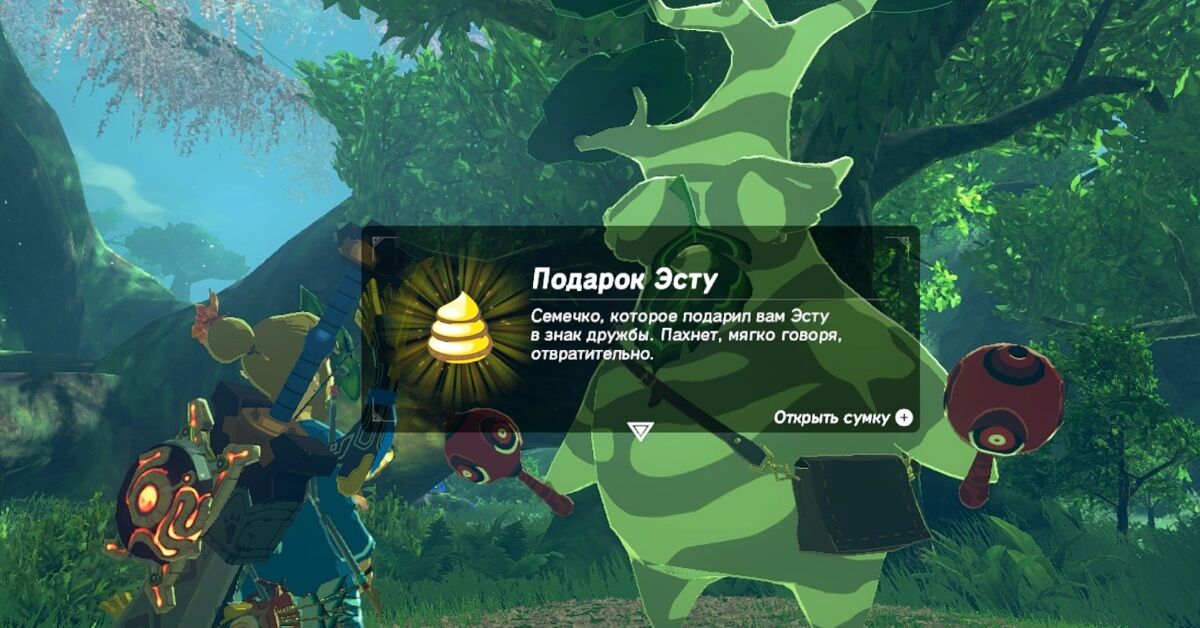Advance the dialogue with the down arrow
The image size is (1200, 628).
pos(640,431)
